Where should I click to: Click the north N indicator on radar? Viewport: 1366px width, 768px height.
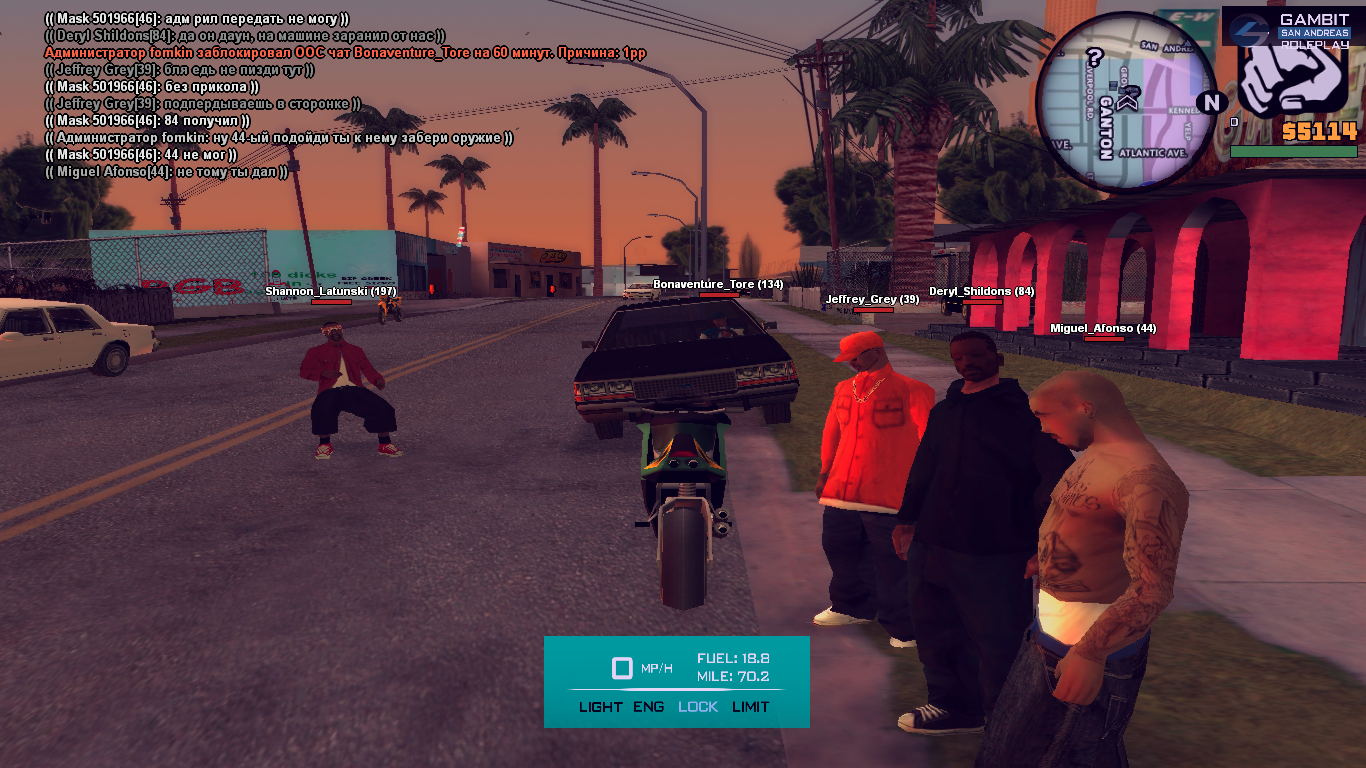point(1211,101)
